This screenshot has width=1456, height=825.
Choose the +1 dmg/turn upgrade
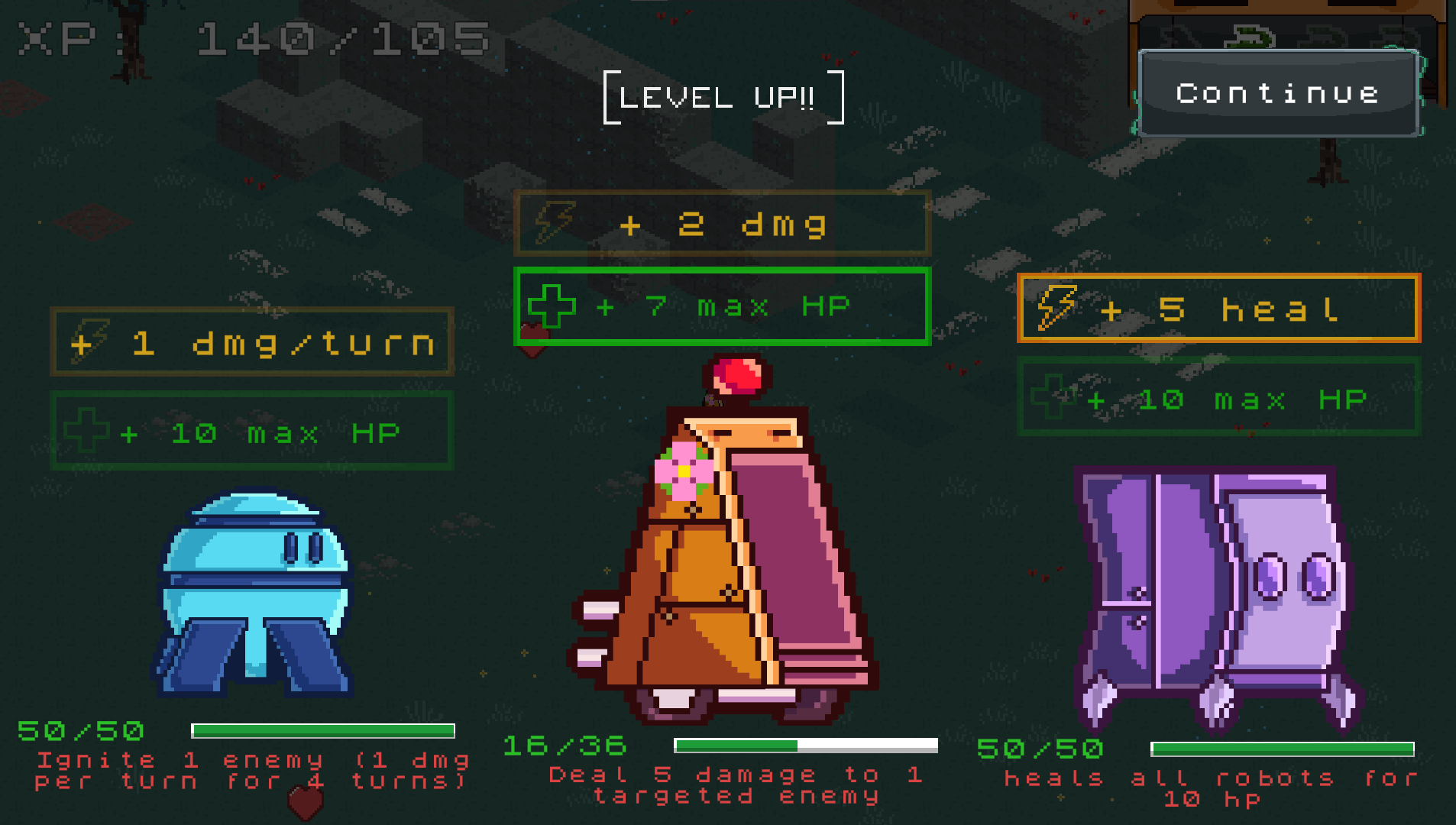point(252,343)
